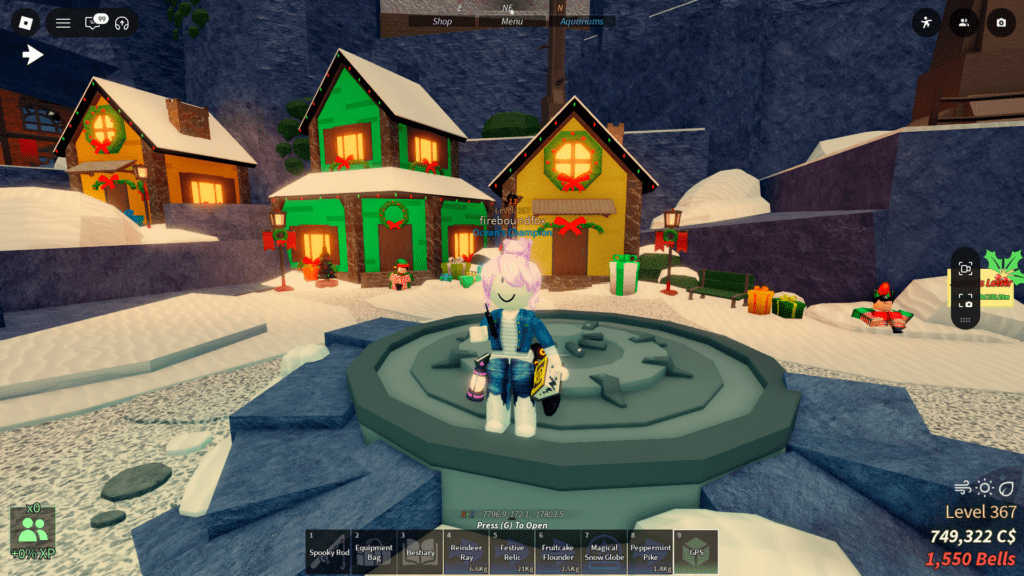
Task: Open the game Menu button
Action: point(512,21)
